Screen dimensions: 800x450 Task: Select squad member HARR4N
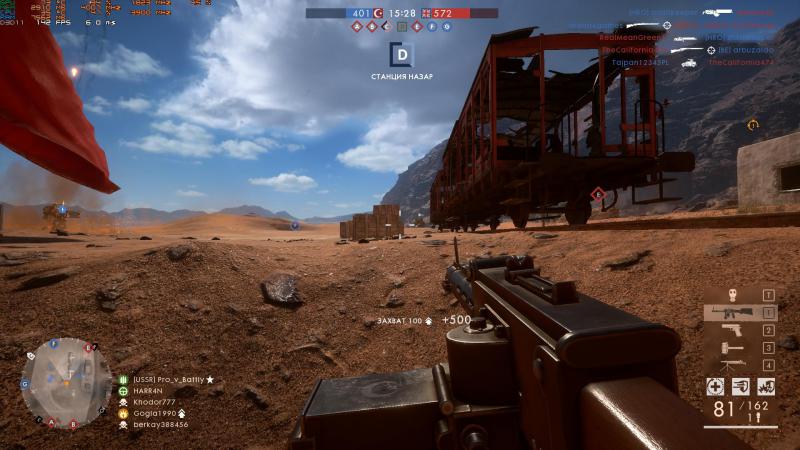[147, 391]
